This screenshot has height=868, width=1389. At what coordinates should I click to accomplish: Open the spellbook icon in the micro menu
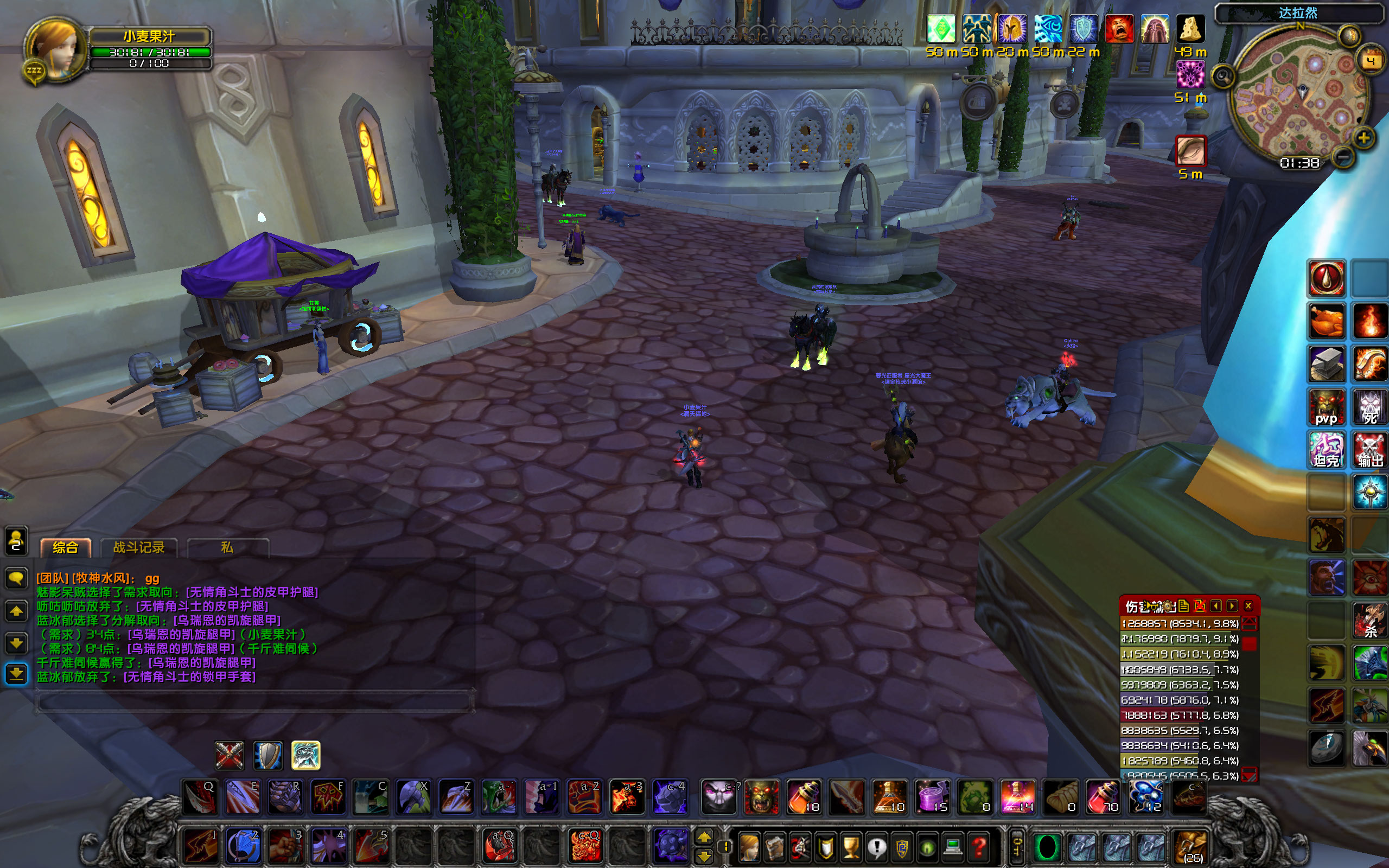[x=774, y=848]
